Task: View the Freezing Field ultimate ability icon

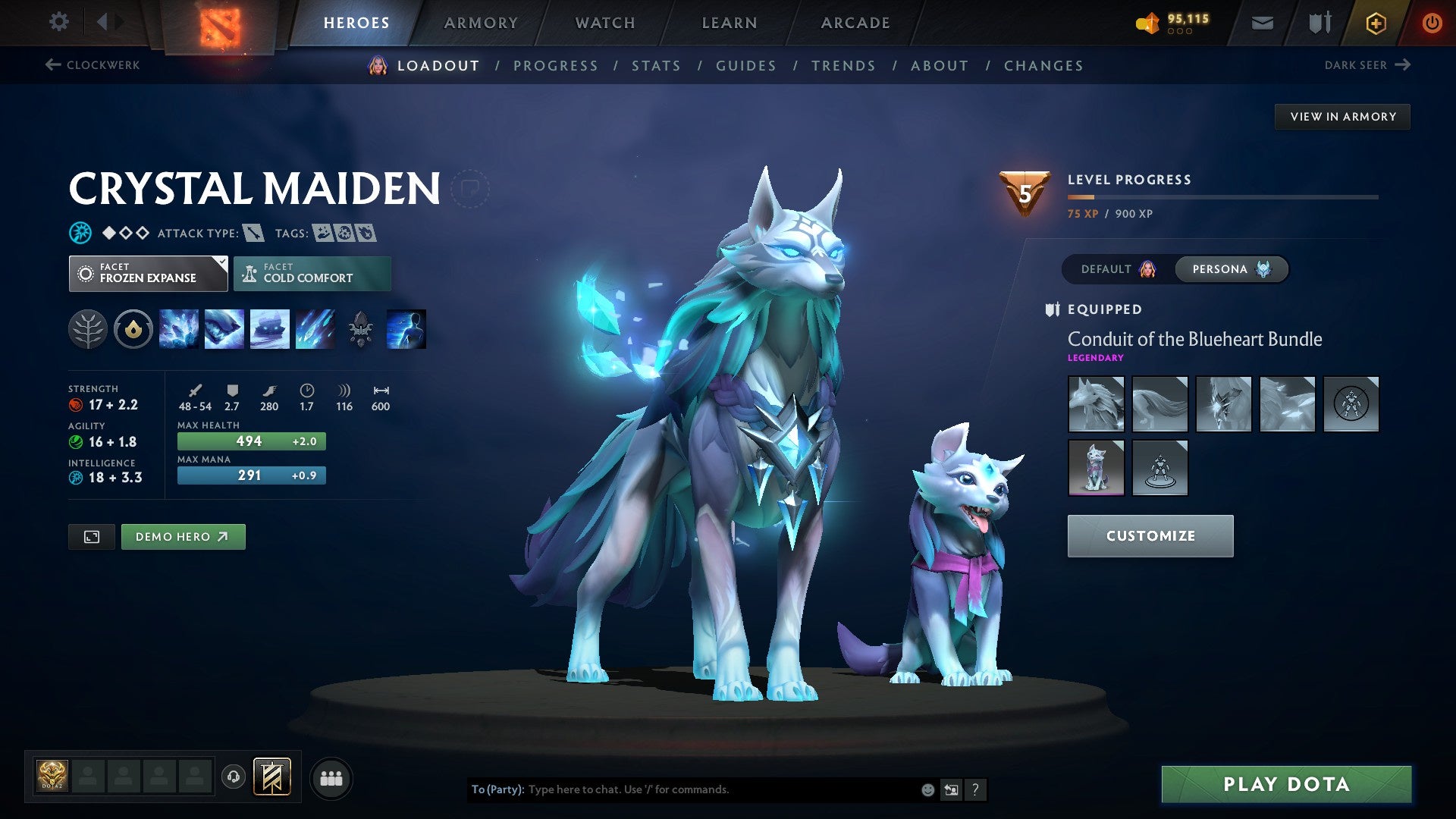Action: (315, 328)
